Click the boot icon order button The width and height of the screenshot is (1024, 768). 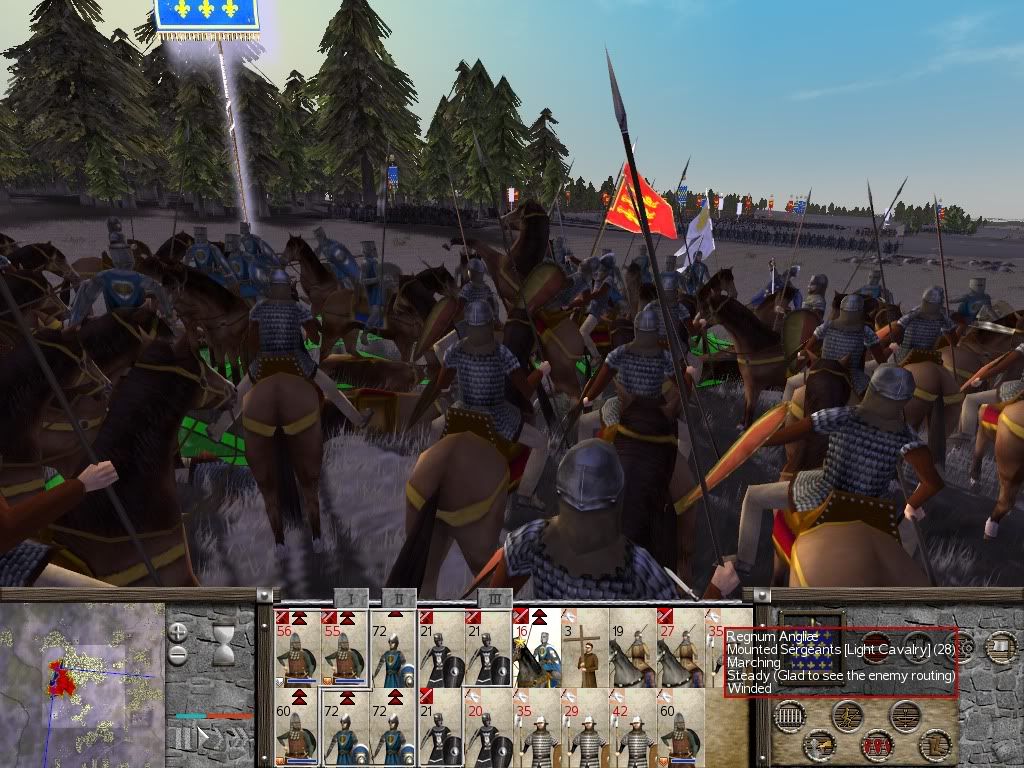point(935,746)
